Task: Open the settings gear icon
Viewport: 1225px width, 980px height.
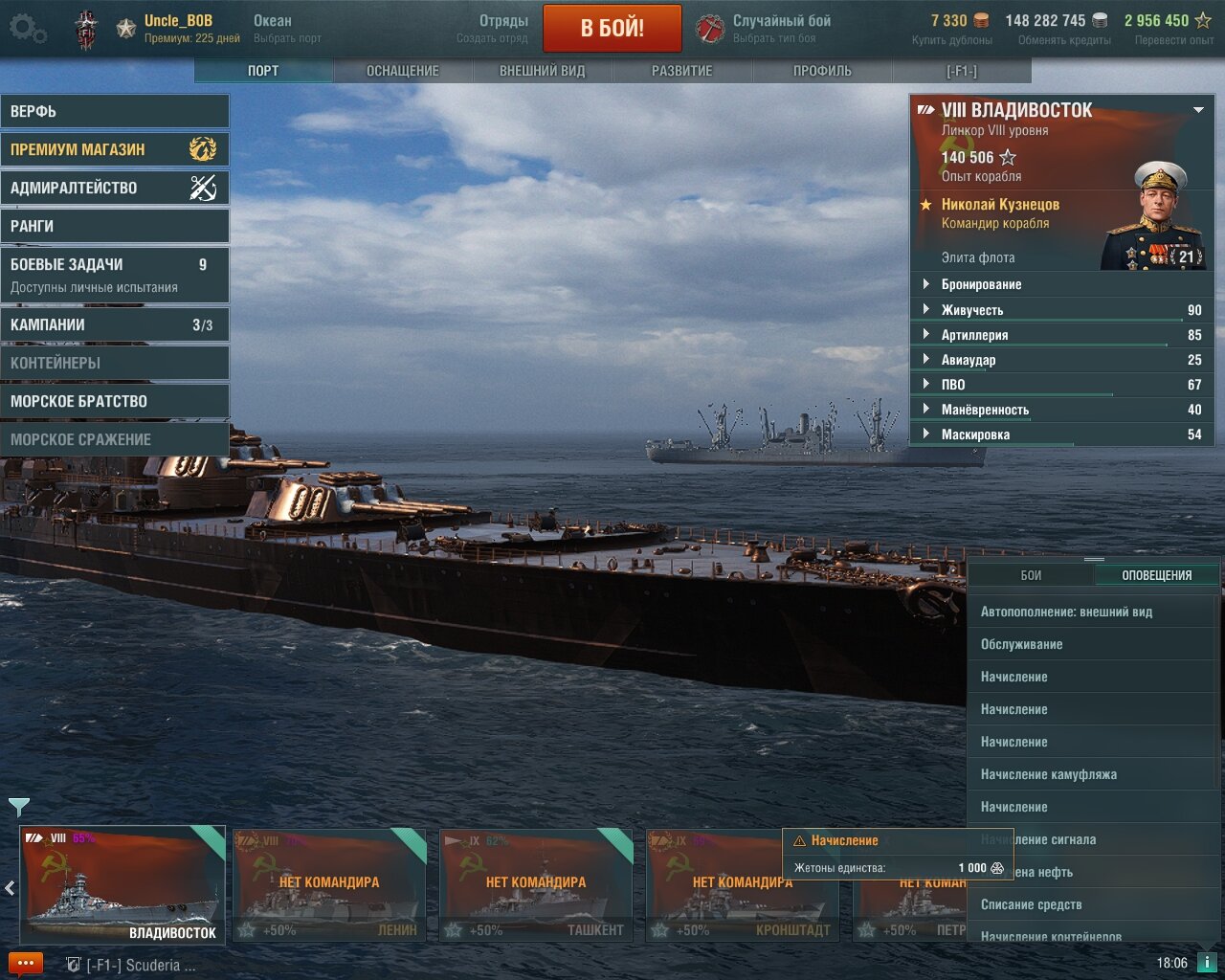Action: (x=27, y=29)
